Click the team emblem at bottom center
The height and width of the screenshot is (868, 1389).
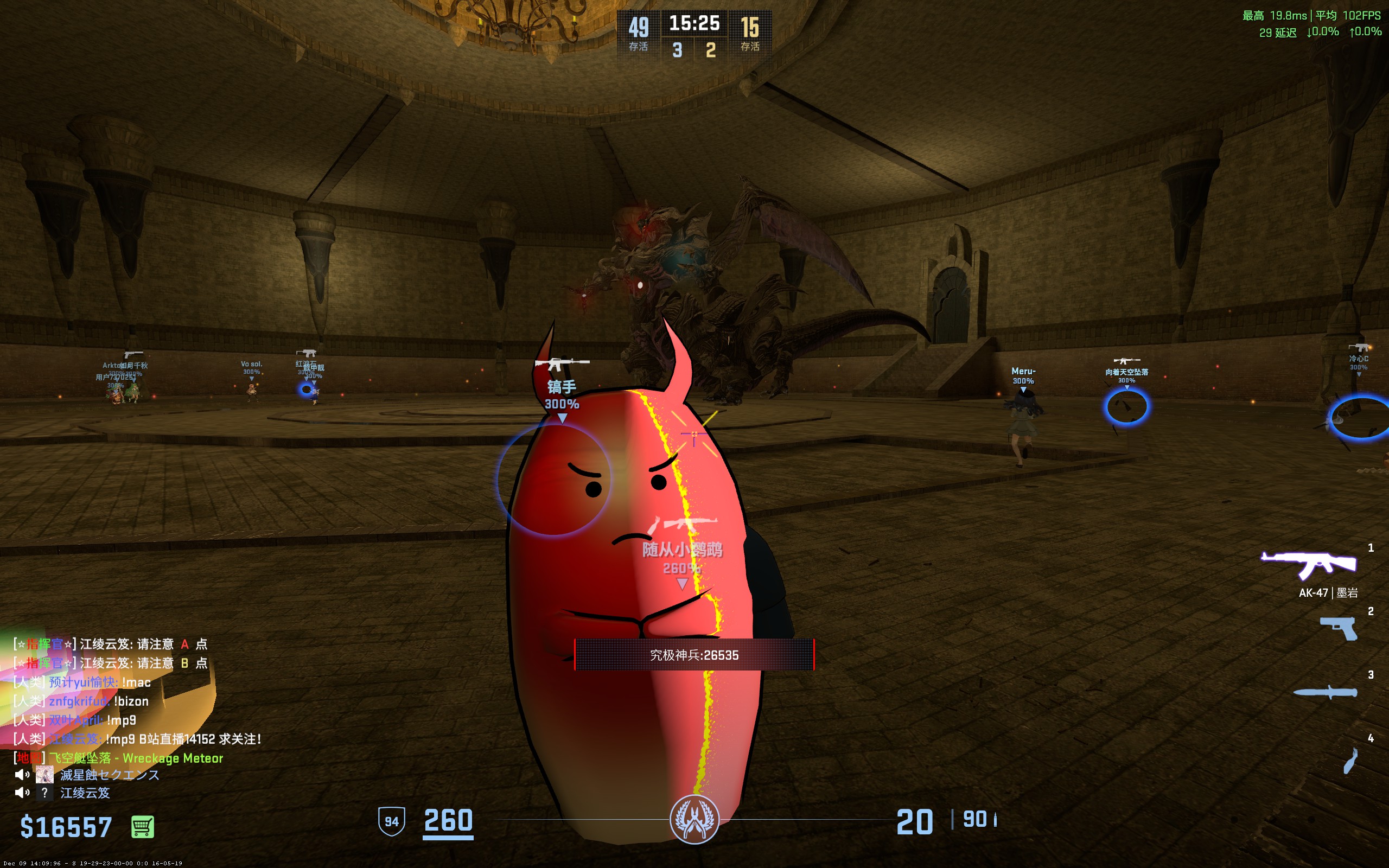[694, 819]
